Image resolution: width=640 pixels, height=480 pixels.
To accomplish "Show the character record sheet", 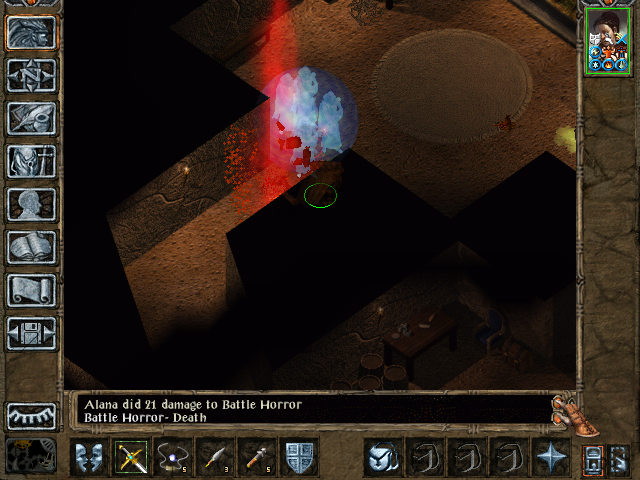I will coord(31,204).
